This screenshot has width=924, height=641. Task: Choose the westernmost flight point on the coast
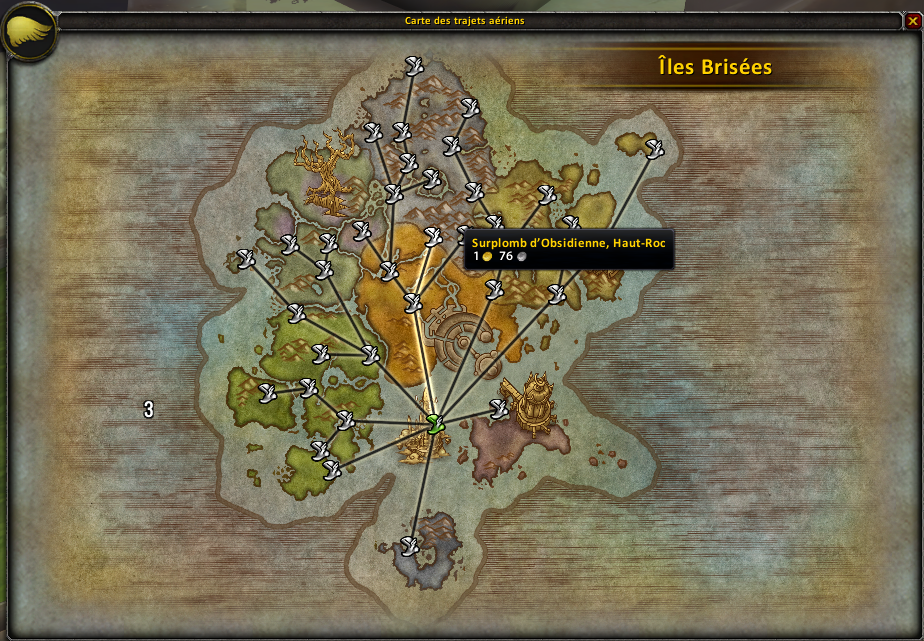pos(245,259)
